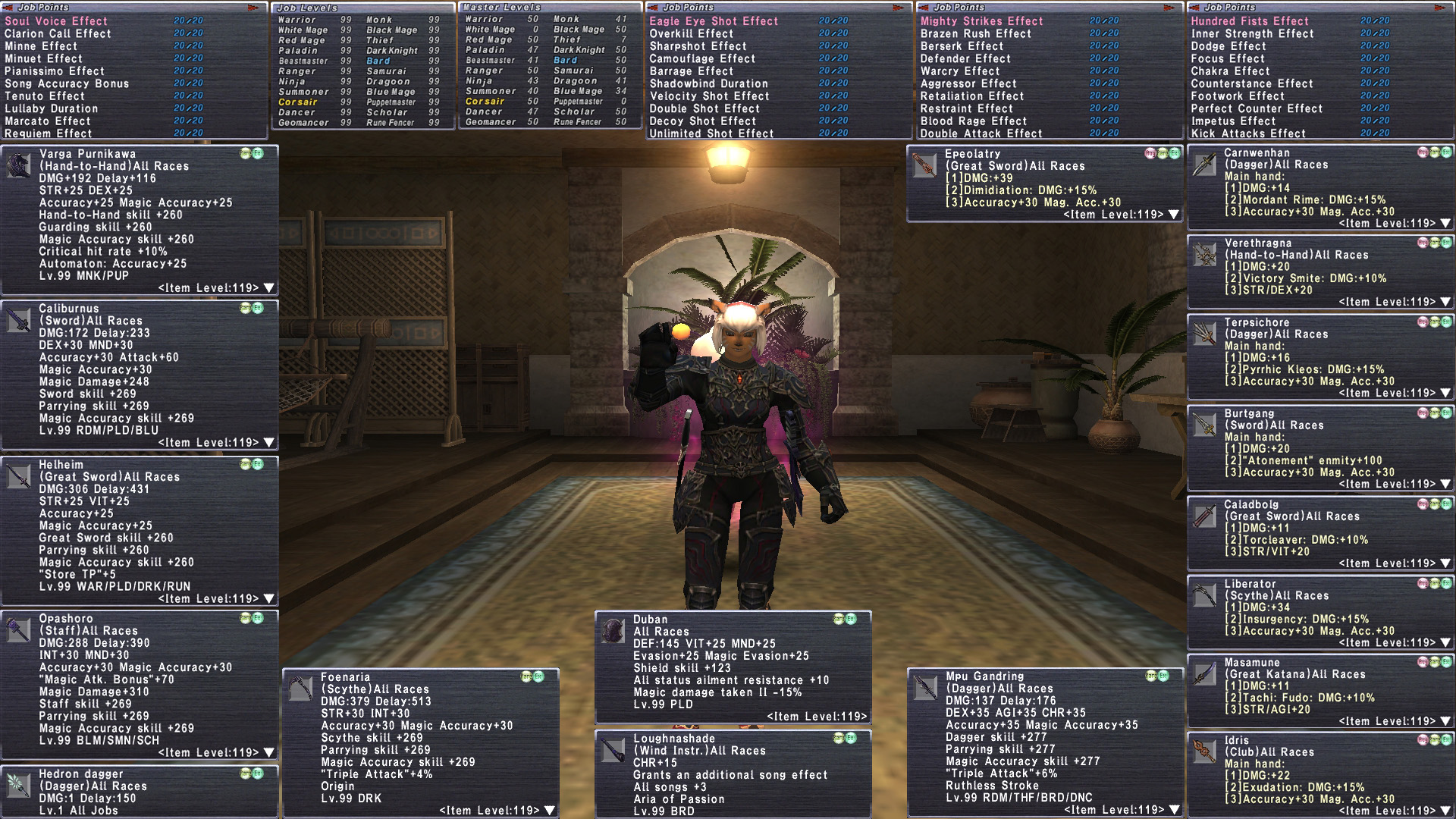Screen dimensions: 1456x819
Task: Select the Varga Purnikawa item icon
Action: [19, 165]
